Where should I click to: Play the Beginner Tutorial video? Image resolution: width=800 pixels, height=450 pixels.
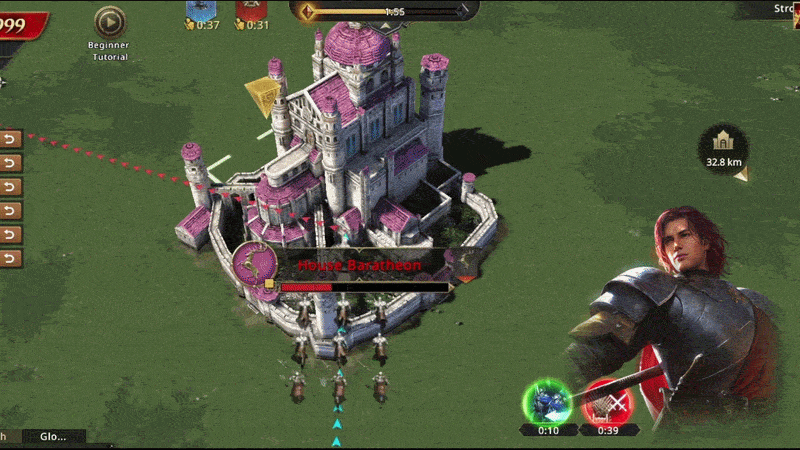click(x=109, y=21)
